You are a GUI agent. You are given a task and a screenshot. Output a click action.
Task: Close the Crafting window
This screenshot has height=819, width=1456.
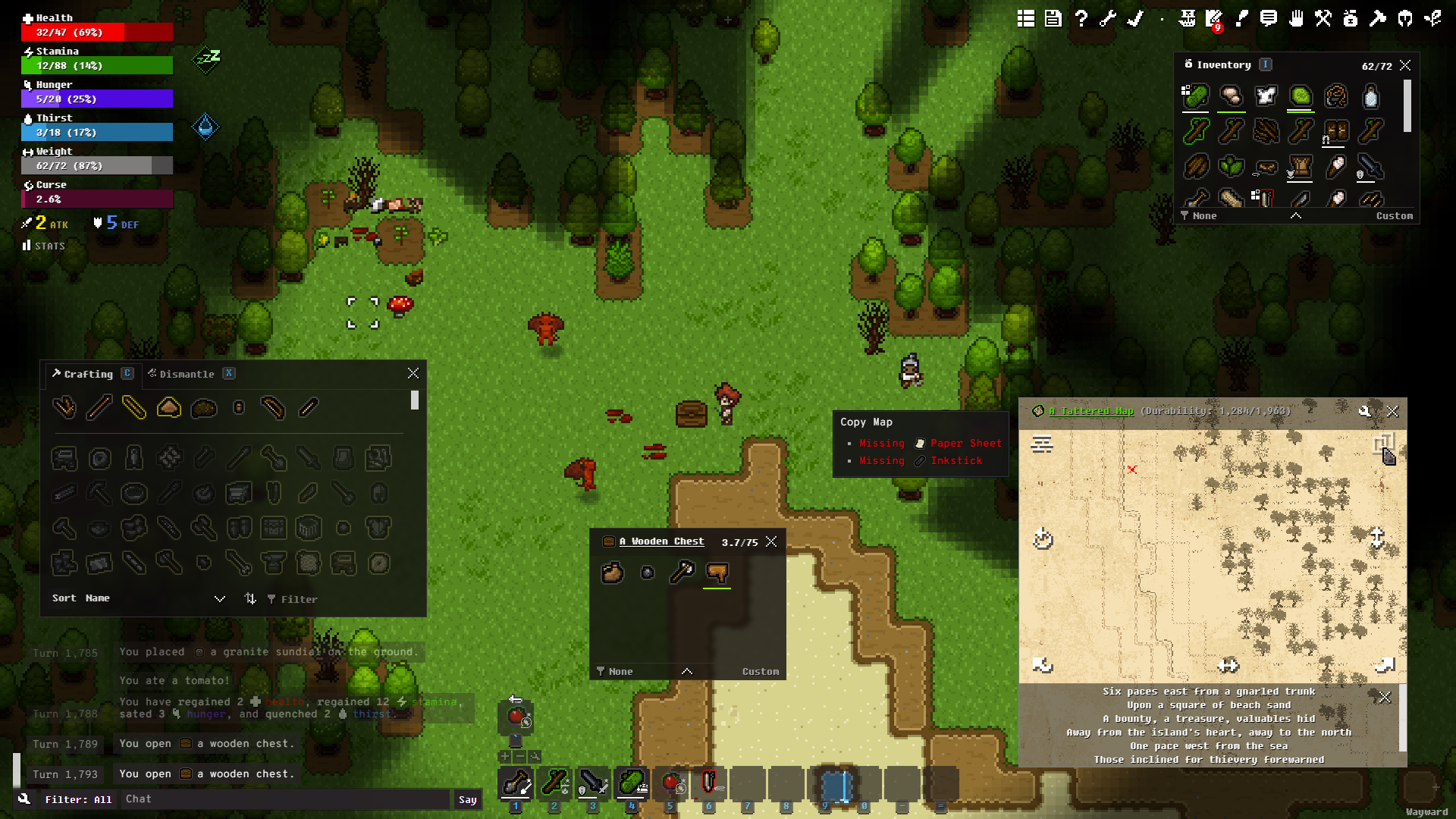tap(413, 373)
